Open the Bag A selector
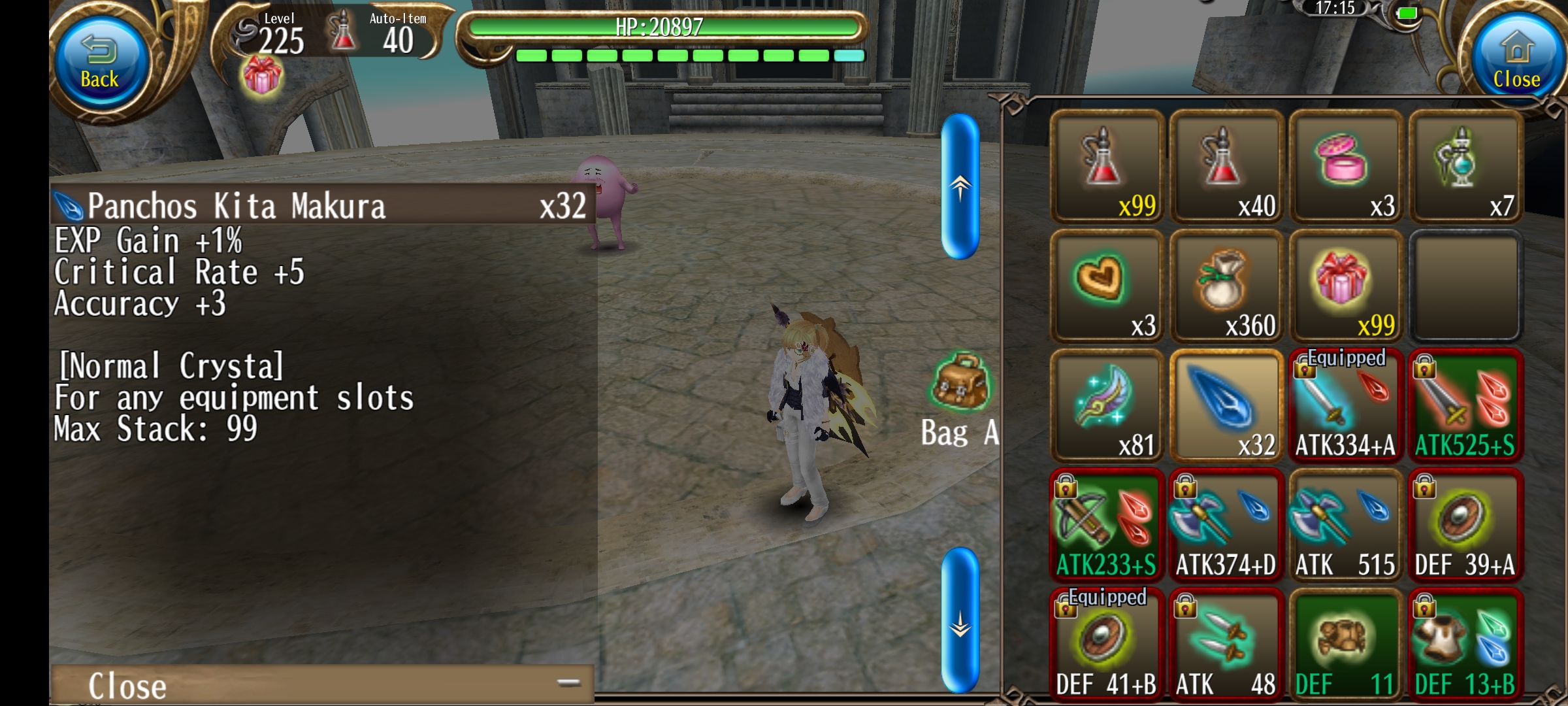Viewport: 1568px width, 706px height. point(960,400)
